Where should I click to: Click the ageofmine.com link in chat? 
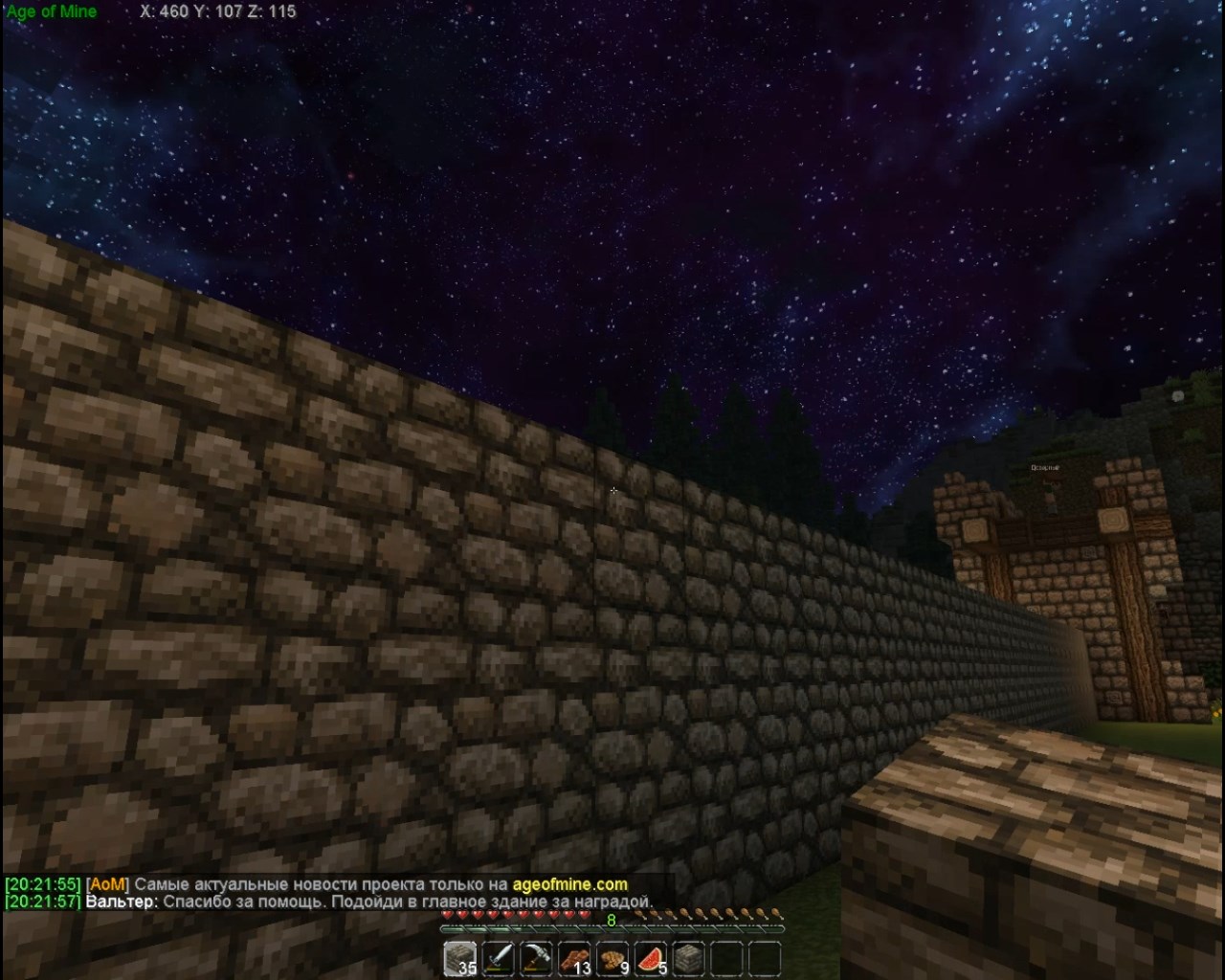pyautogui.click(x=569, y=884)
